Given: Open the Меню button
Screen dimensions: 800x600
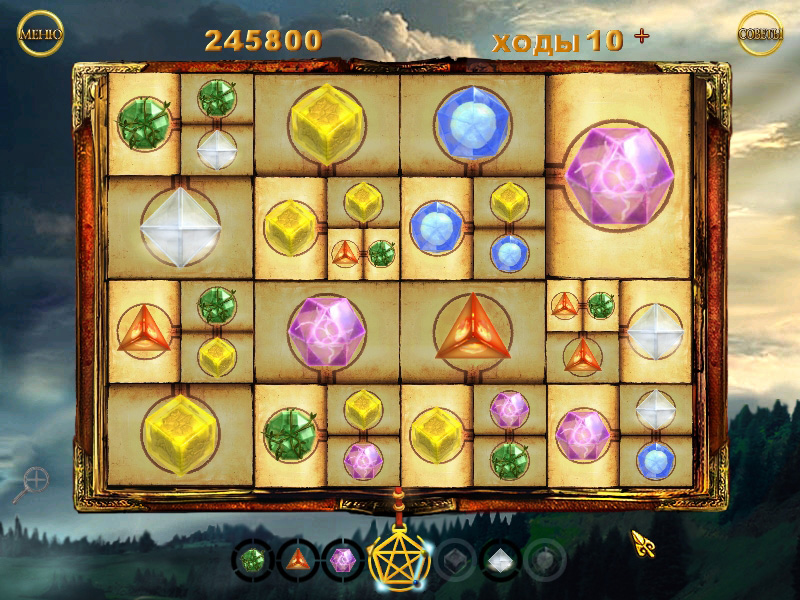Looking at the screenshot, I should point(40,33).
